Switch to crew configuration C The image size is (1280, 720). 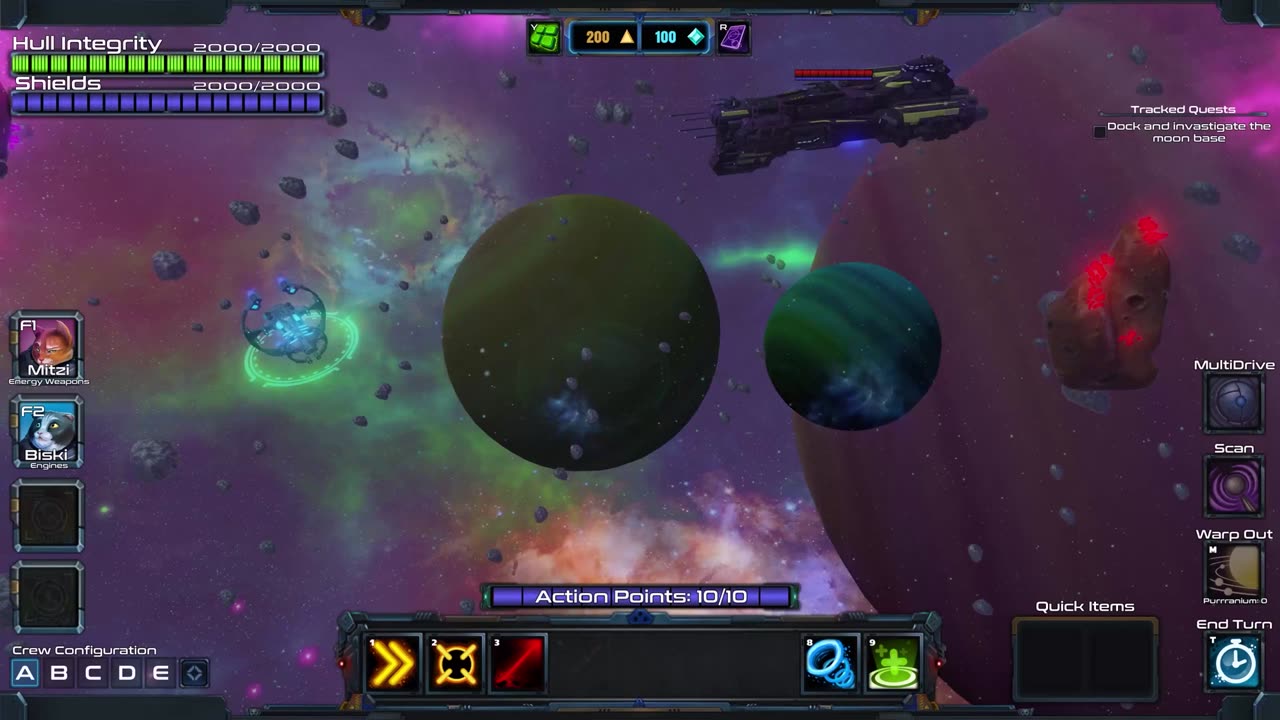pos(93,673)
